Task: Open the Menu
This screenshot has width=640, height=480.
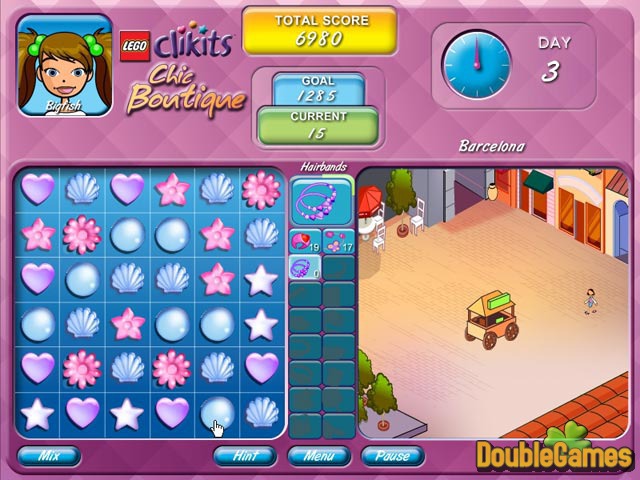Action: [318, 456]
